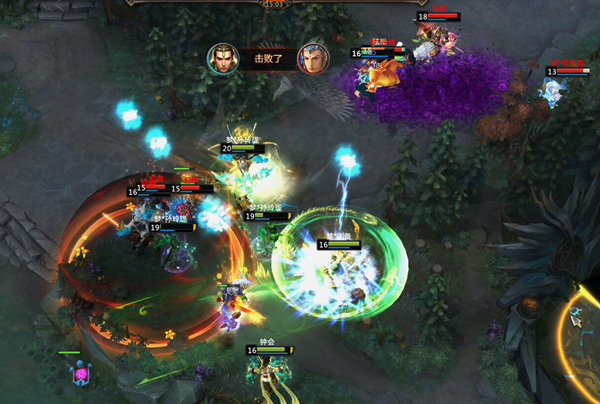Select the defeated hero's red-bordered portrait

(312, 59)
